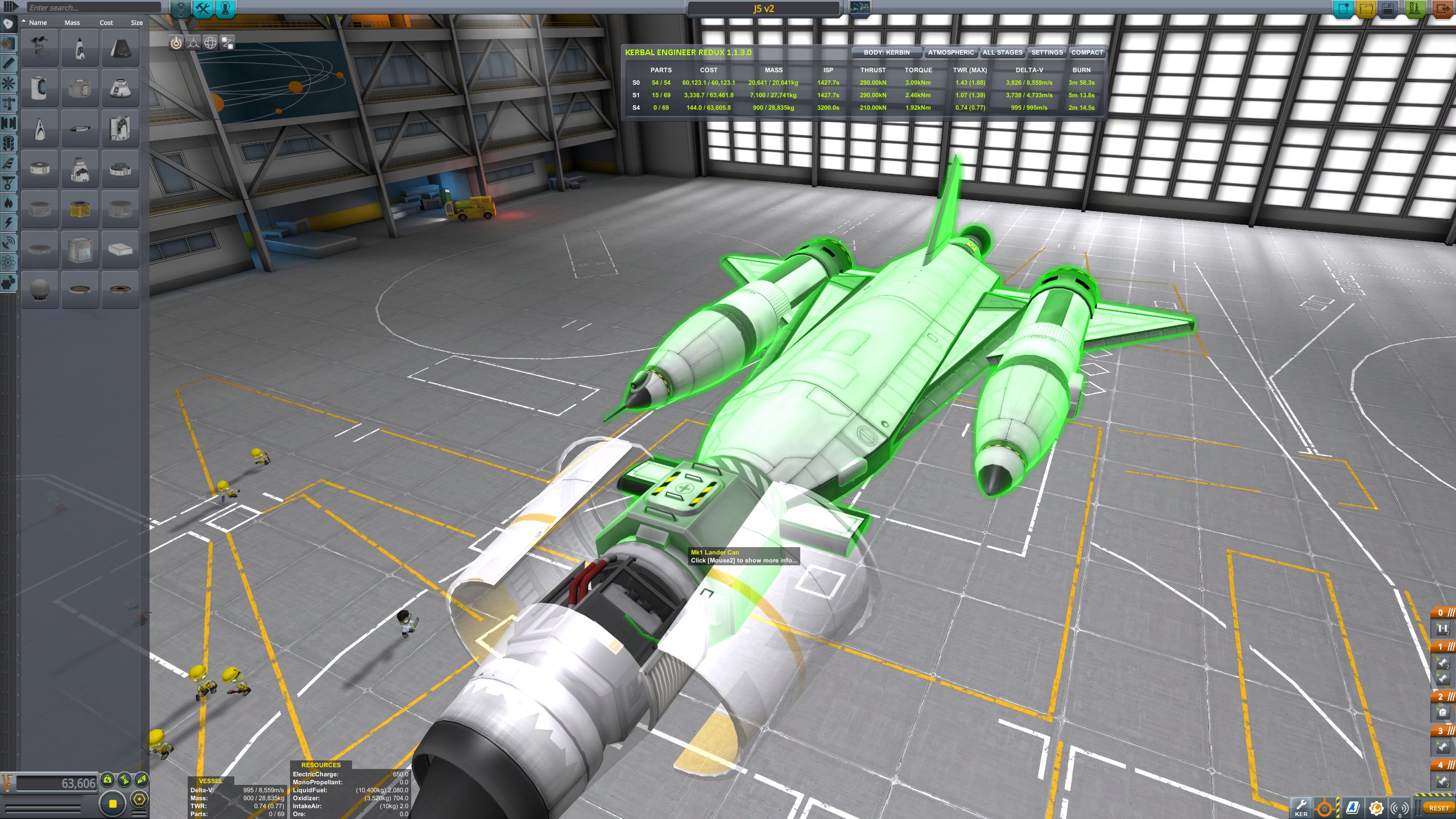
Task: Select the Electrical lightning bolt parts category
Action: point(9,222)
